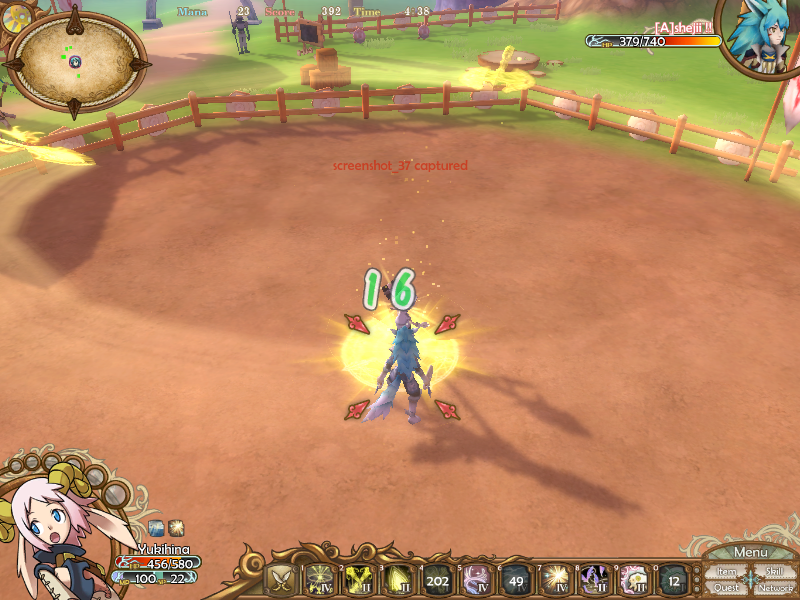Activate the skill in hotbar slot 1
This screenshot has width=800, height=600.
click(319, 579)
